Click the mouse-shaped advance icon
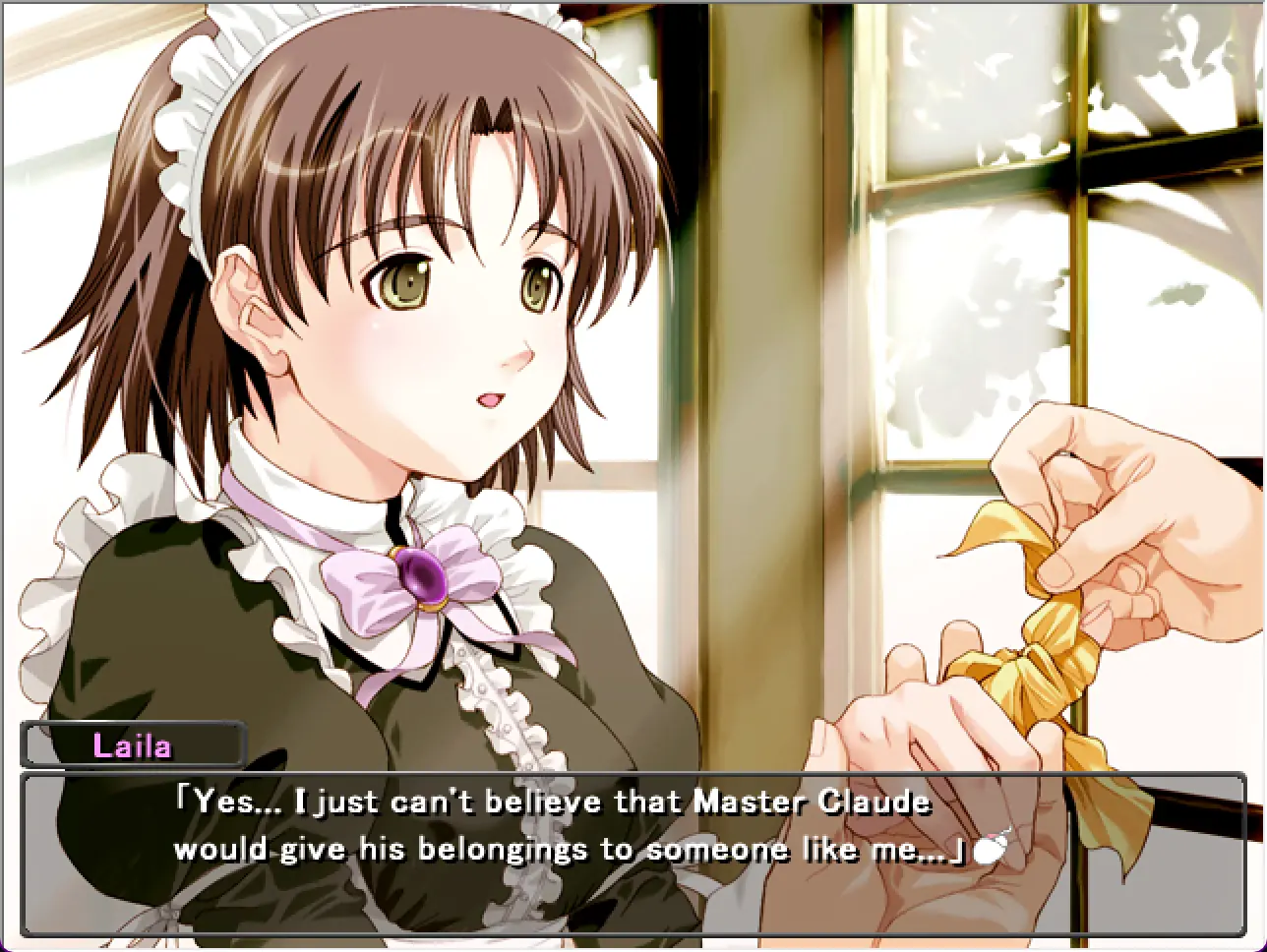 (990, 849)
